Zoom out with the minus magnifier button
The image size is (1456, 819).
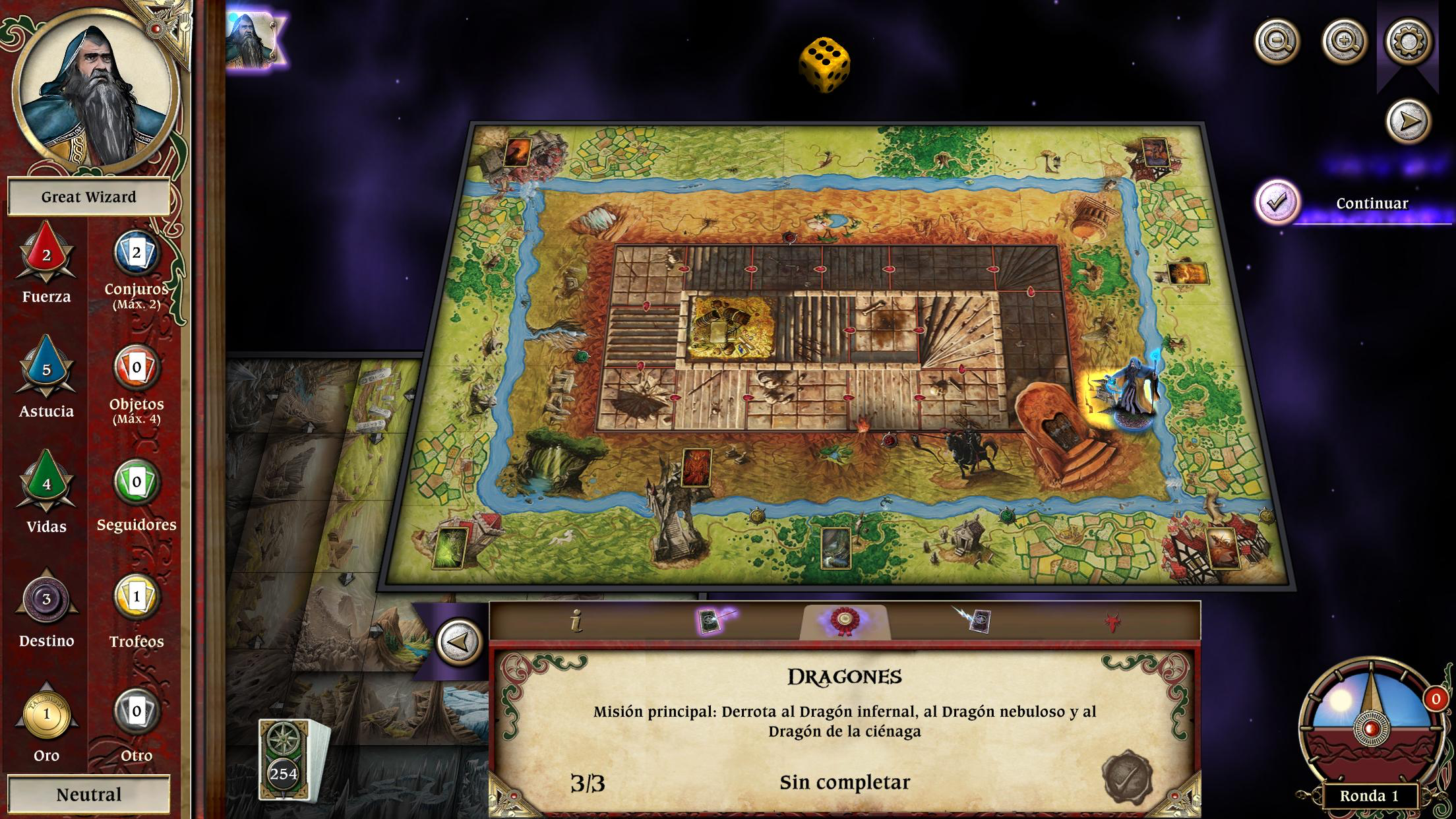coord(1277,42)
